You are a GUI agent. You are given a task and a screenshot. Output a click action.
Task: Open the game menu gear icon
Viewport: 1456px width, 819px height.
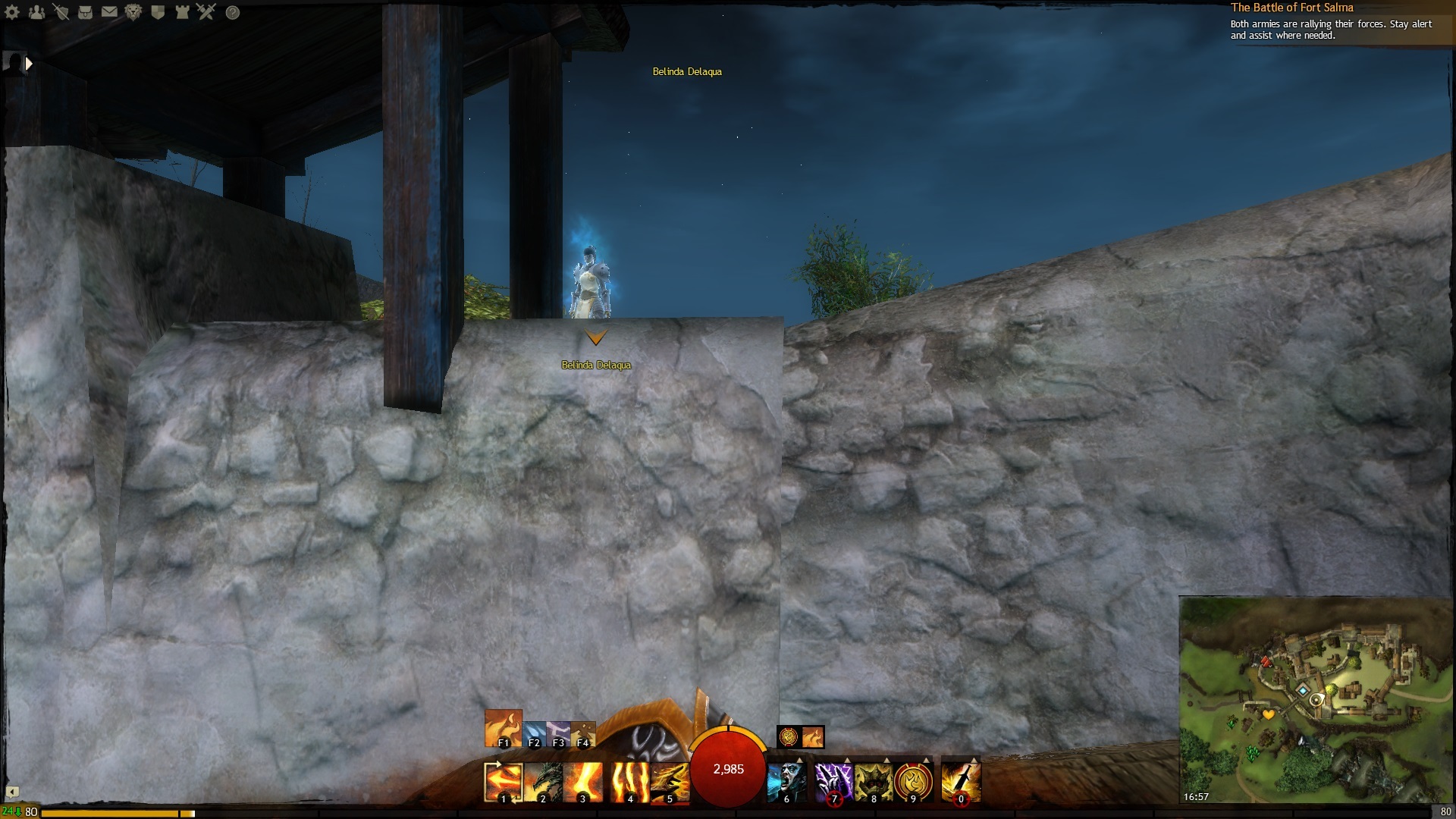click(12, 12)
